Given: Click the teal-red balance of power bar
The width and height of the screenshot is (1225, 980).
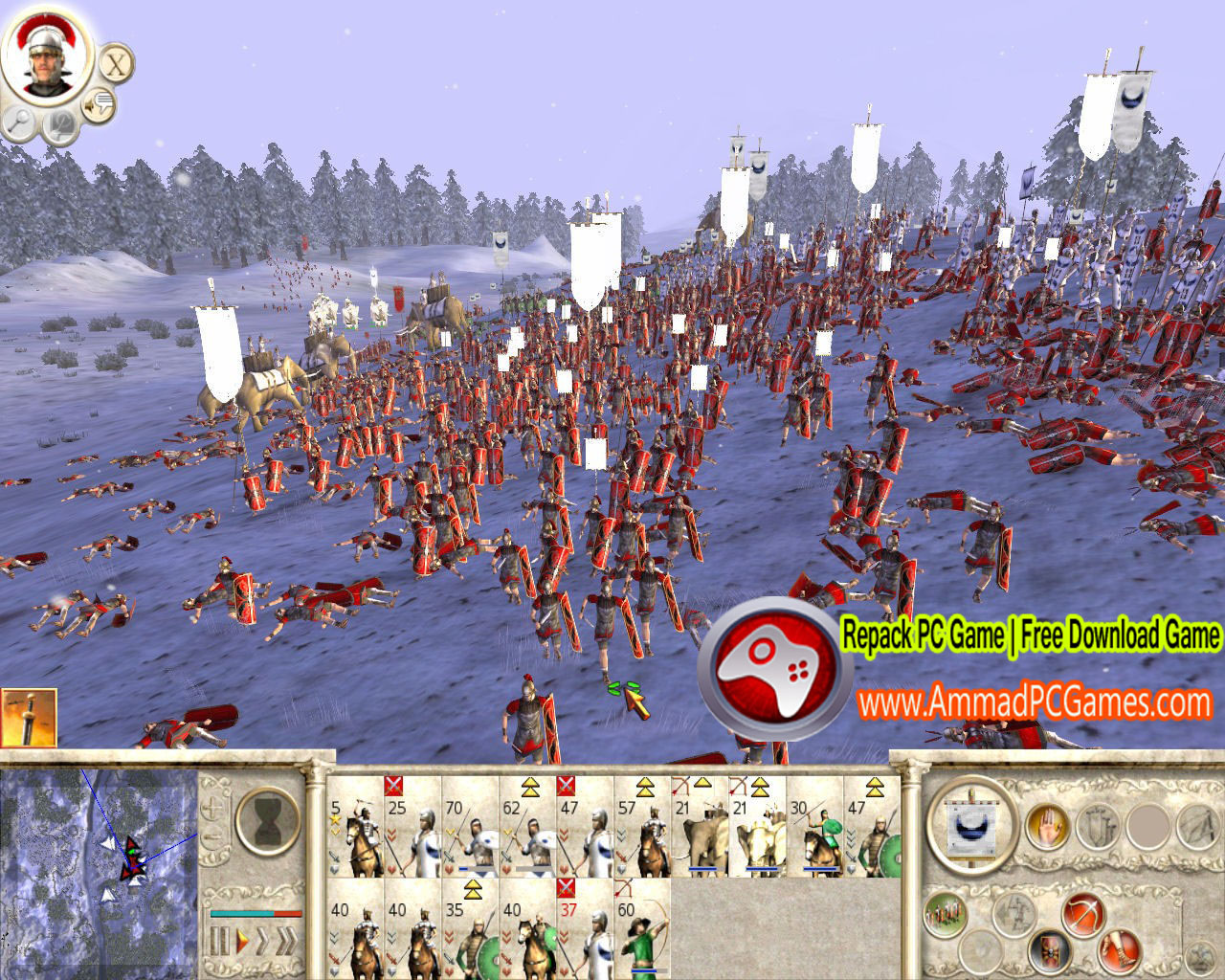Looking at the screenshot, I should 256,914.
